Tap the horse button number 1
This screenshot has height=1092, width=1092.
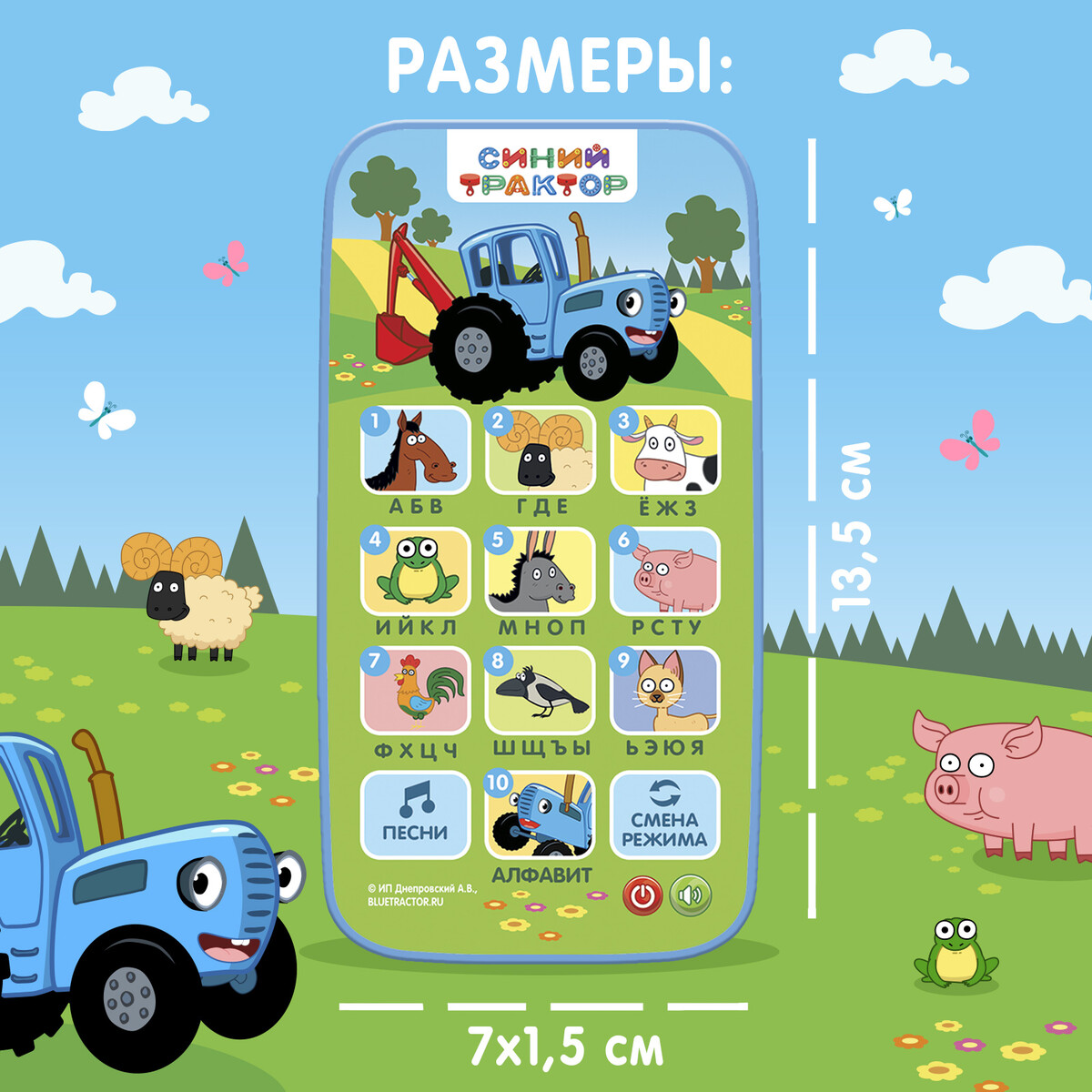(x=416, y=450)
